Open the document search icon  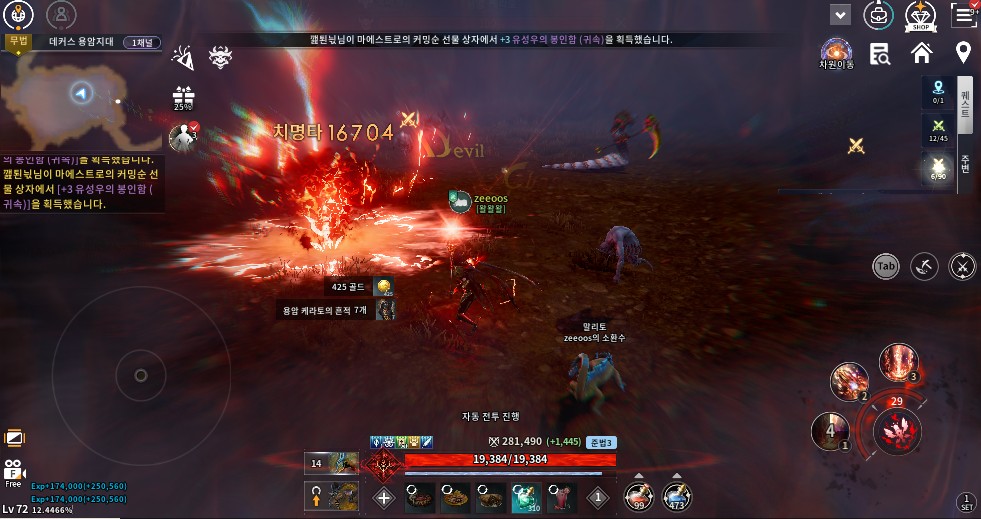880,54
